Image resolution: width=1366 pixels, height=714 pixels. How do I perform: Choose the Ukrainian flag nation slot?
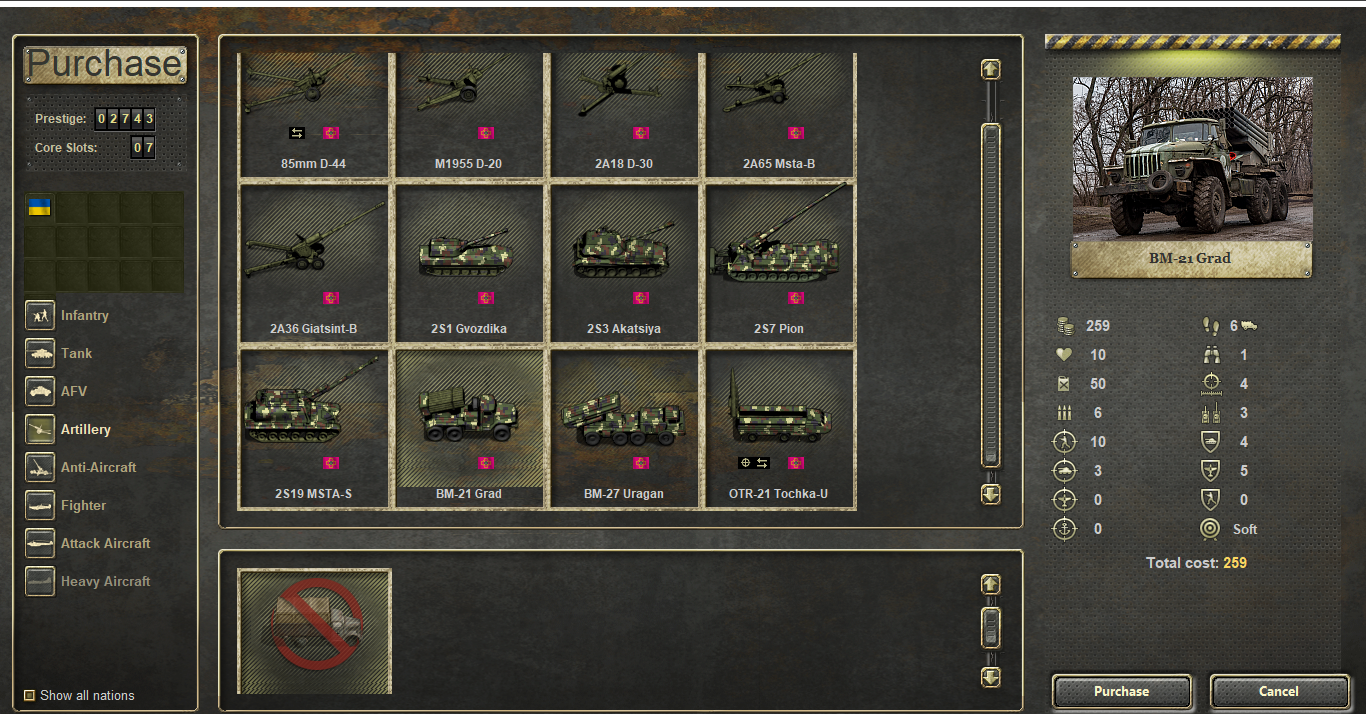(x=39, y=207)
